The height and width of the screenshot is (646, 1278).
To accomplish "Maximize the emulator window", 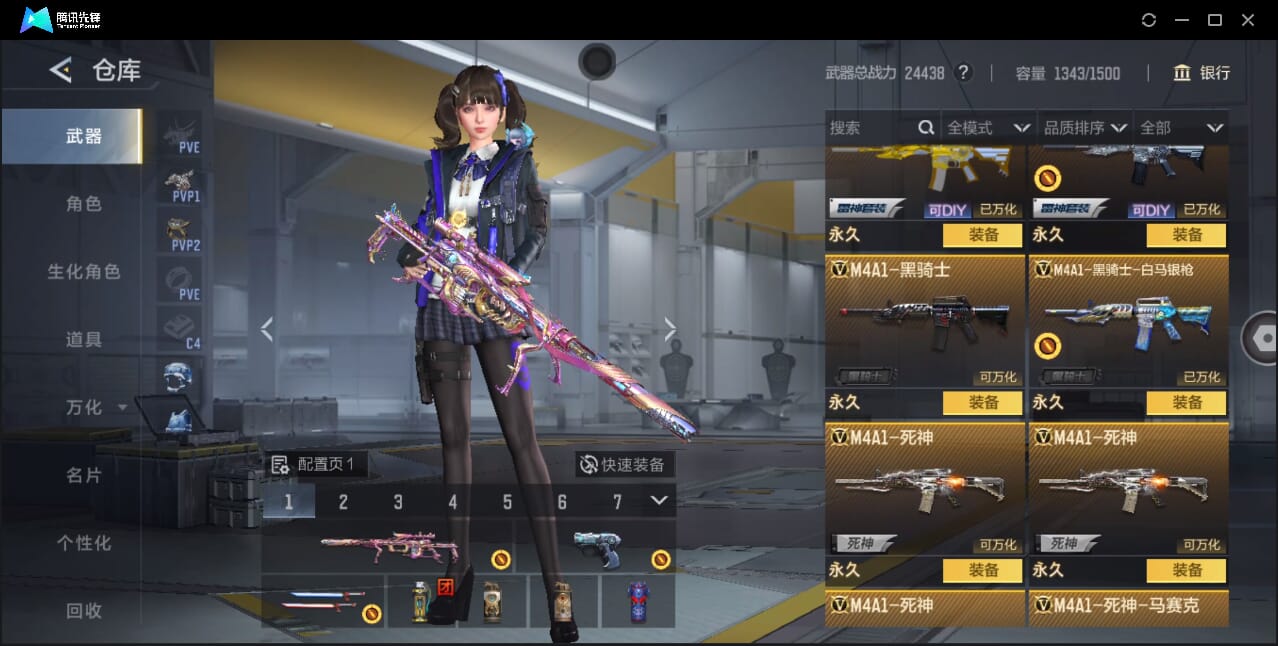I will point(1215,20).
